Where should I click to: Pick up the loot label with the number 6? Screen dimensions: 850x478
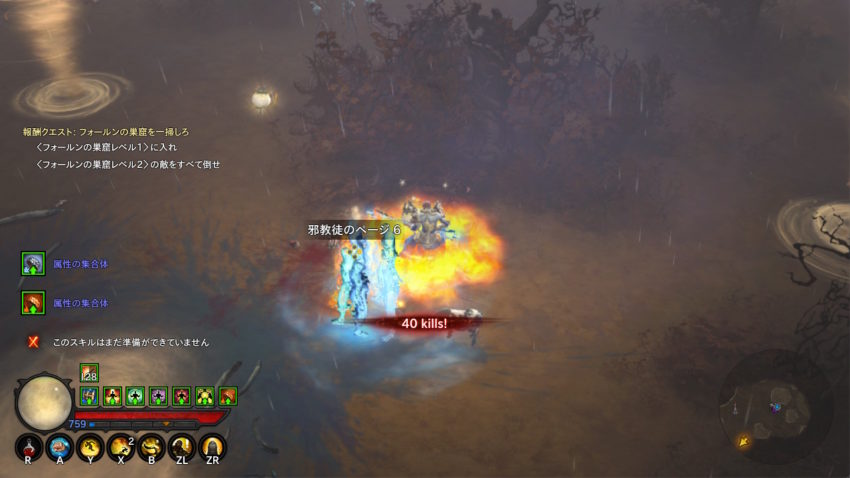[x=353, y=230]
